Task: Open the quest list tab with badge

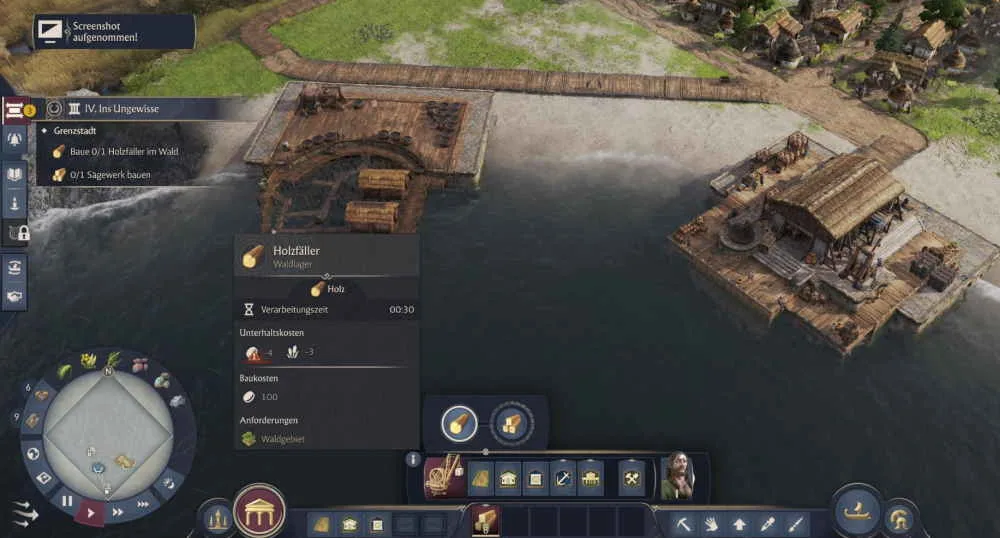Action: coord(16,109)
